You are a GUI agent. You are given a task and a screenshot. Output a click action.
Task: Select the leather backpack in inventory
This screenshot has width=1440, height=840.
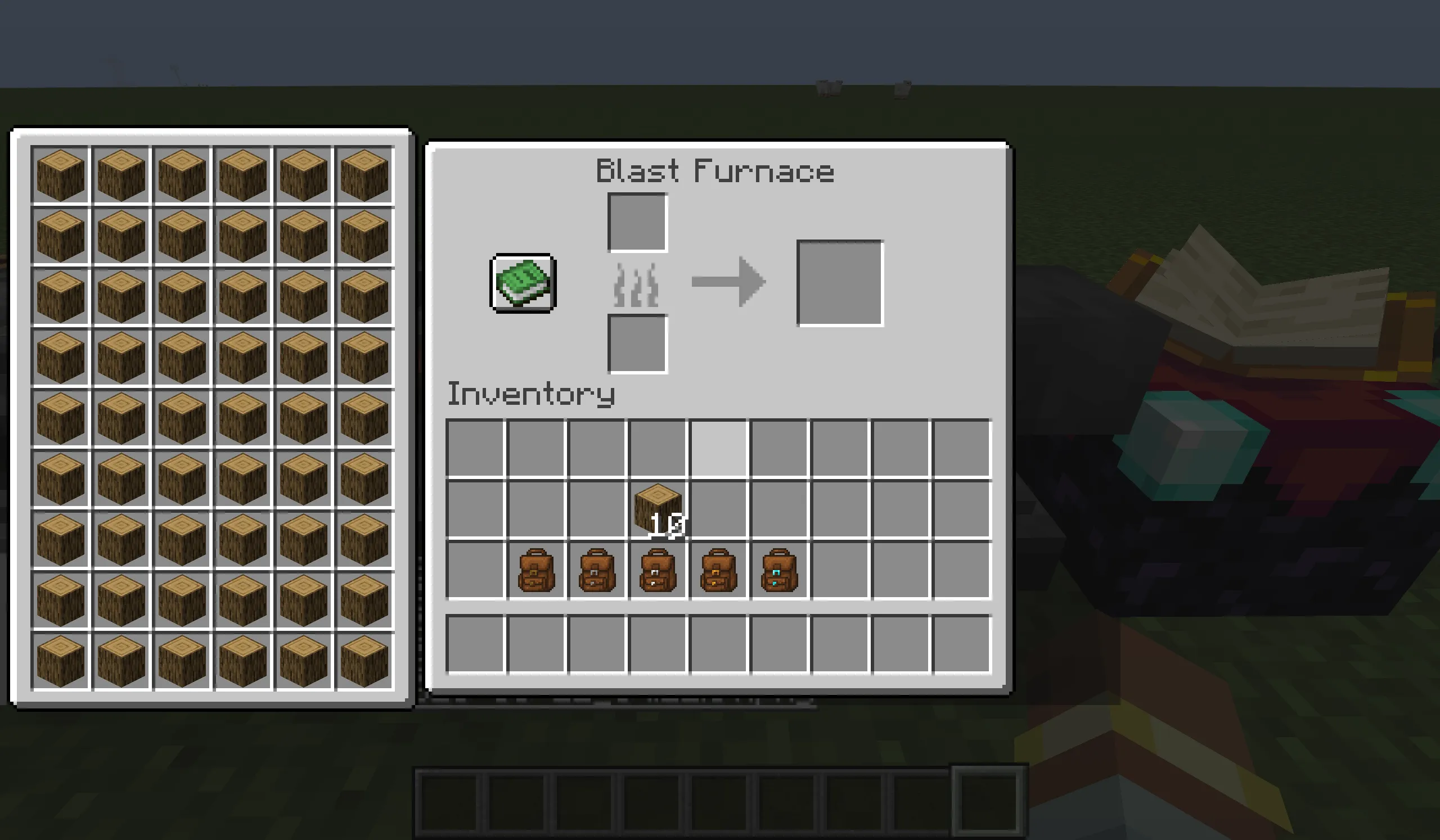pos(537,570)
